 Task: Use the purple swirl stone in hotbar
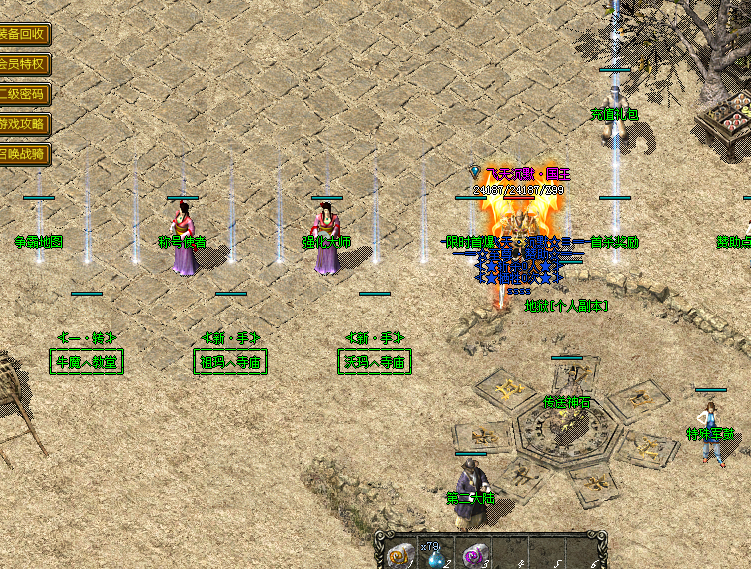474,556
